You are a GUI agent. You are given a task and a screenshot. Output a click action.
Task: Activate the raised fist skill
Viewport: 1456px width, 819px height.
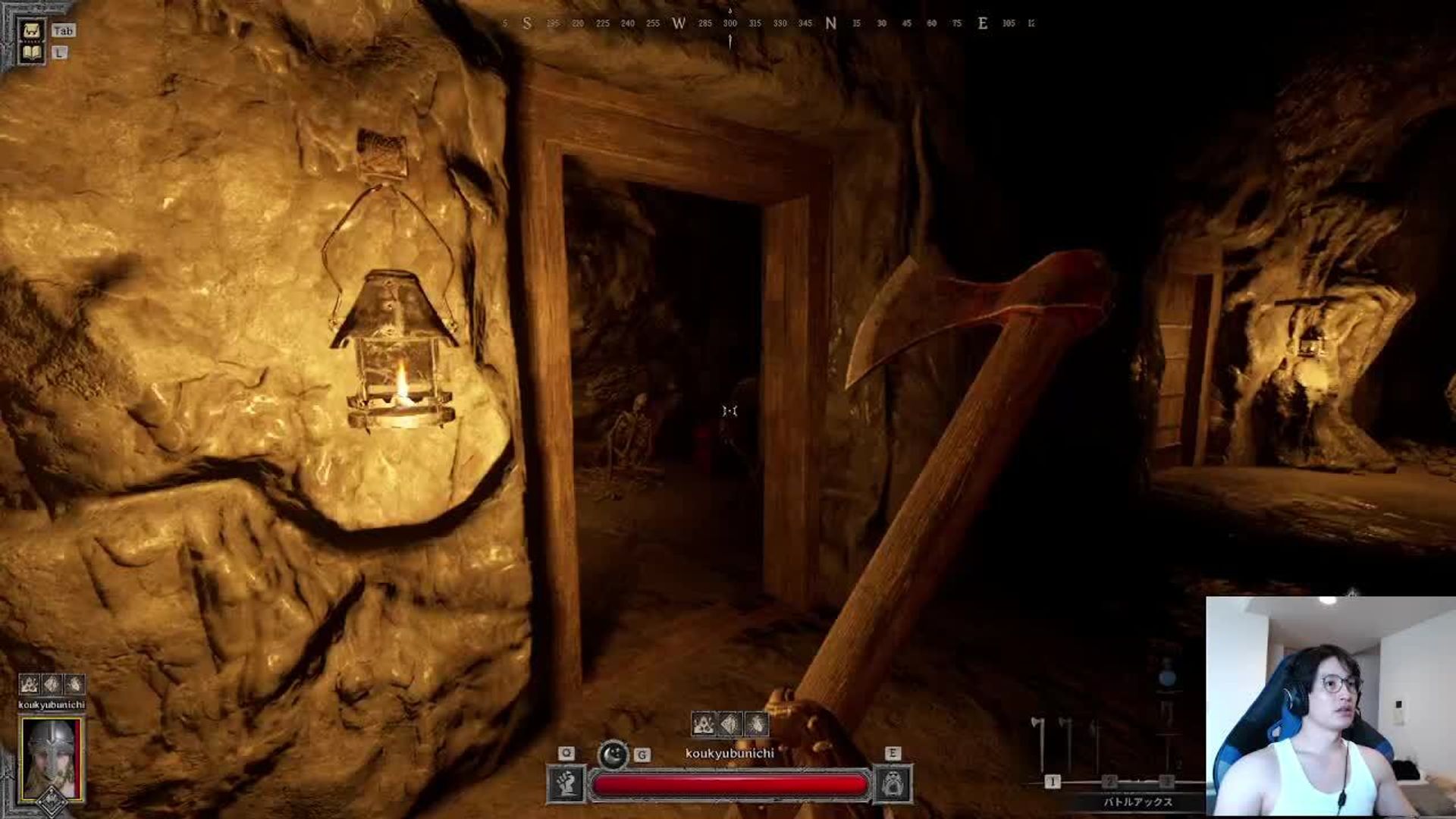pos(566,783)
